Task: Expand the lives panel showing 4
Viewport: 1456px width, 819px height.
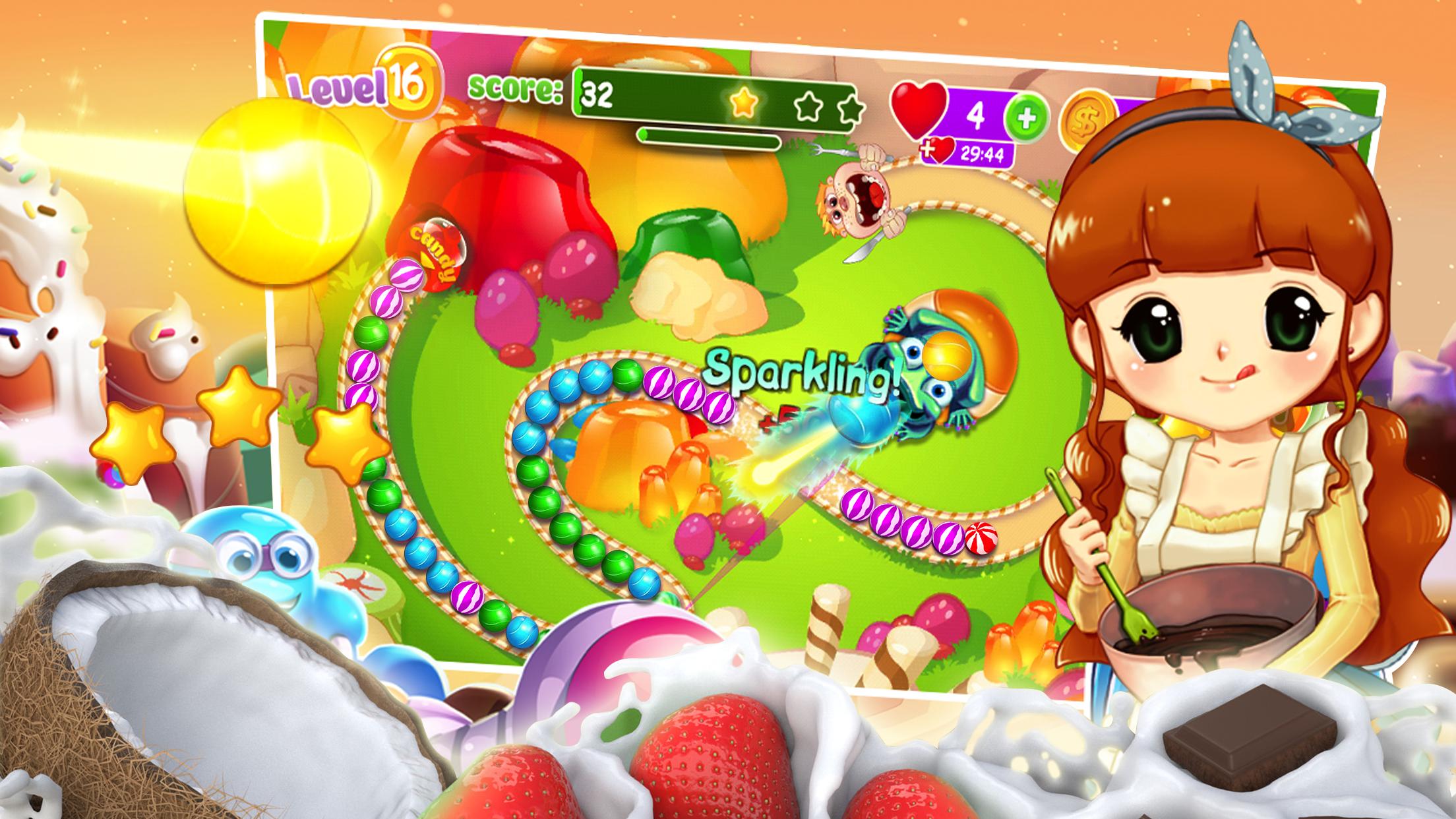Action: (x=976, y=112)
